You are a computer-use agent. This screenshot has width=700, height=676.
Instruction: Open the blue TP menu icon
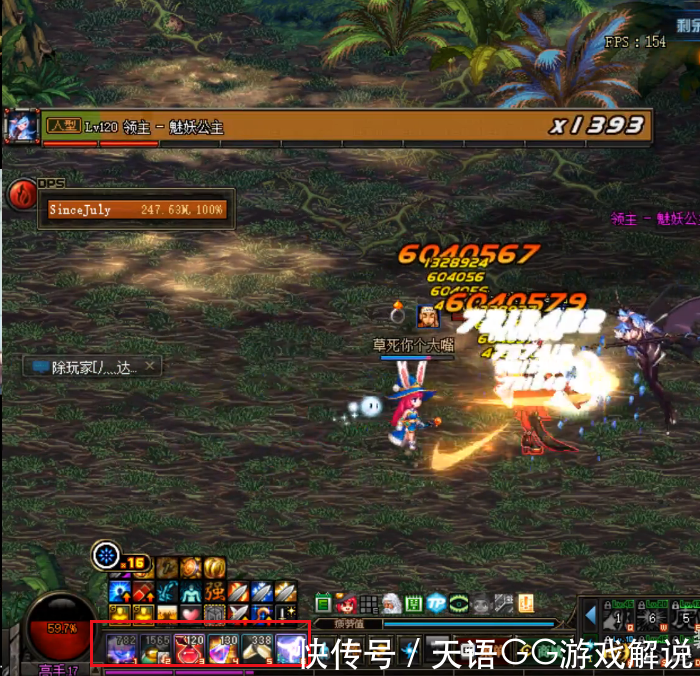[437, 604]
